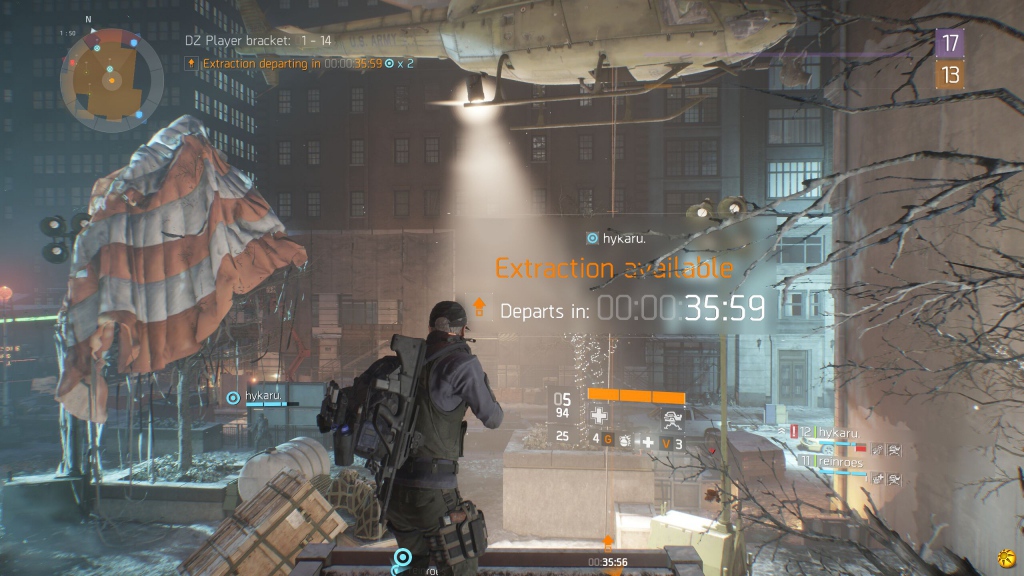Select party member reinroes in group list
This screenshot has width=1024, height=576.
click(x=838, y=460)
